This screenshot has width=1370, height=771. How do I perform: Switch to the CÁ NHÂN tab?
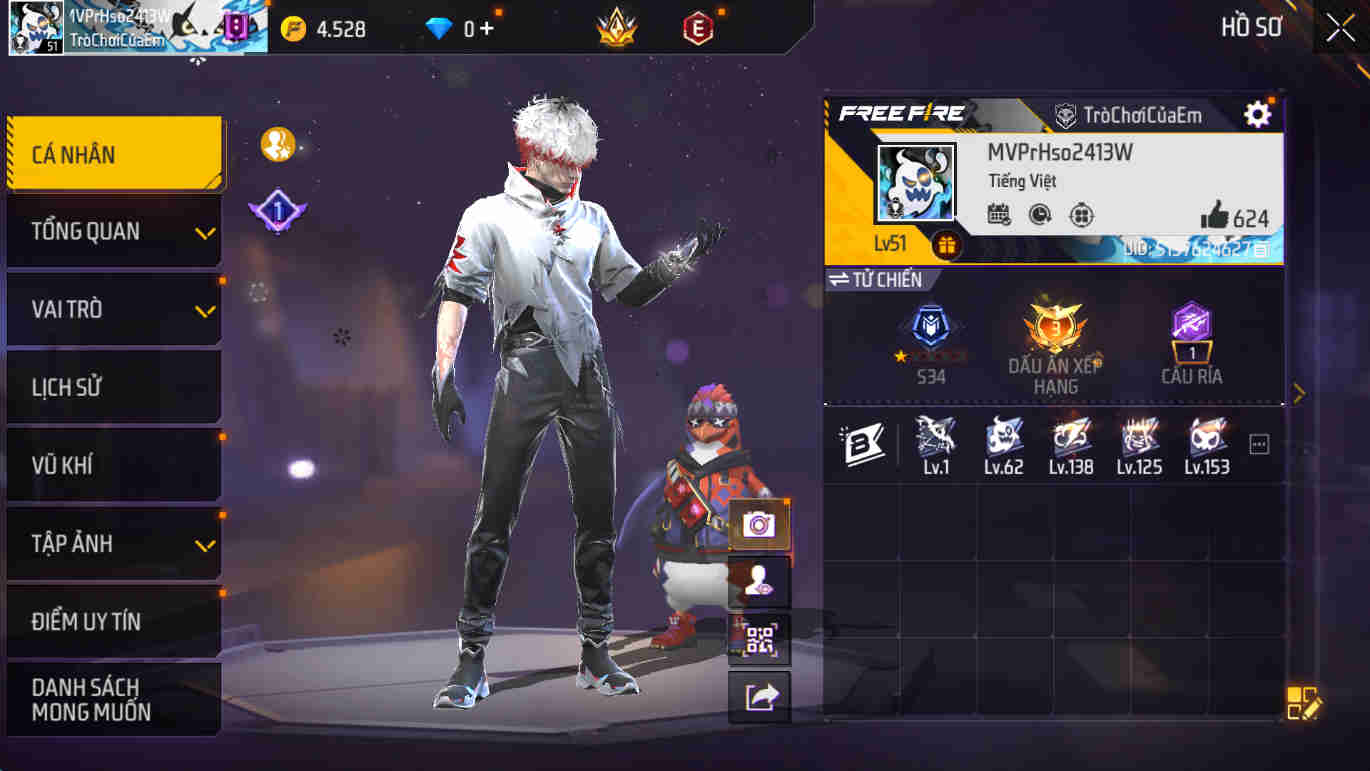click(x=113, y=154)
